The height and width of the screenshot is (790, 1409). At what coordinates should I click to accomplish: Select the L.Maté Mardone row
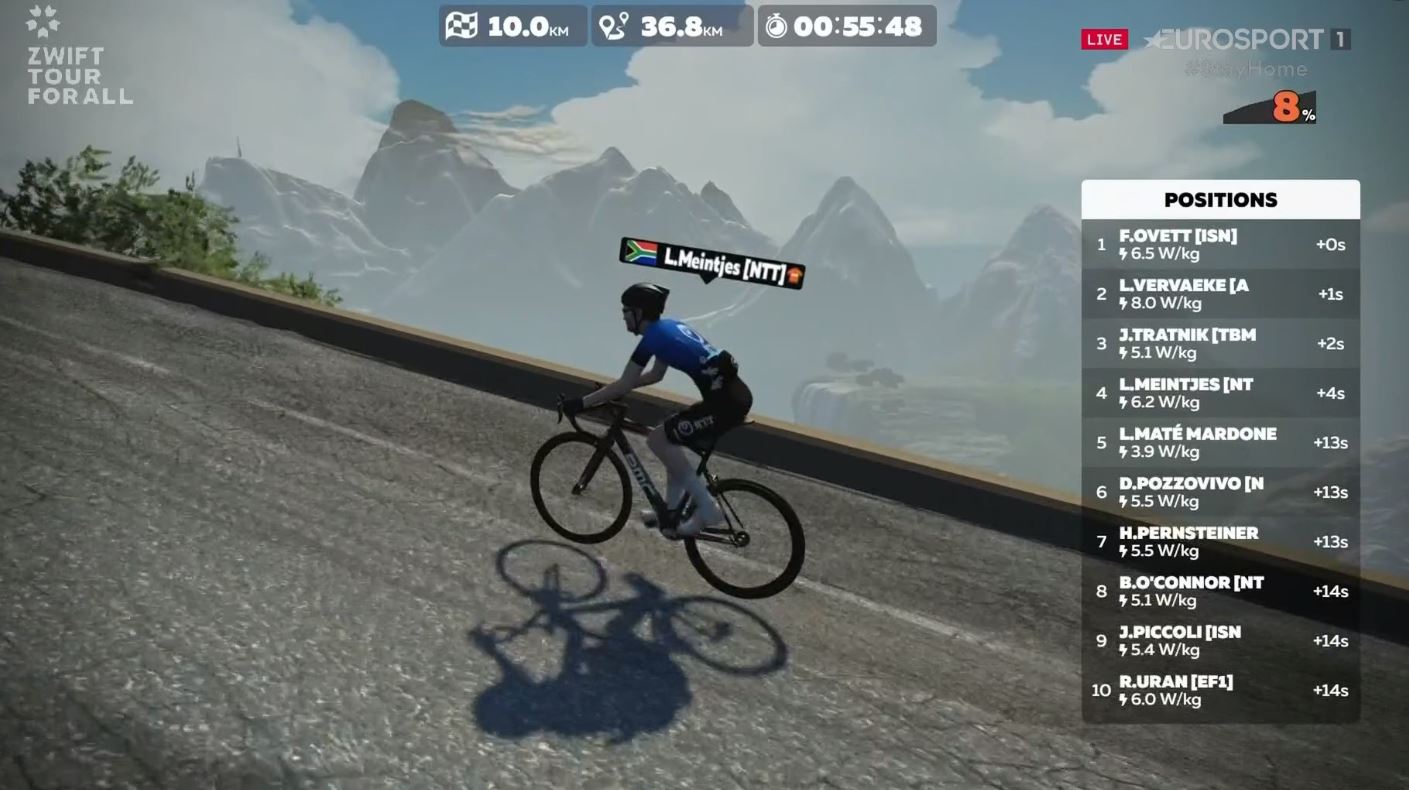pyautogui.click(x=1220, y=443)
